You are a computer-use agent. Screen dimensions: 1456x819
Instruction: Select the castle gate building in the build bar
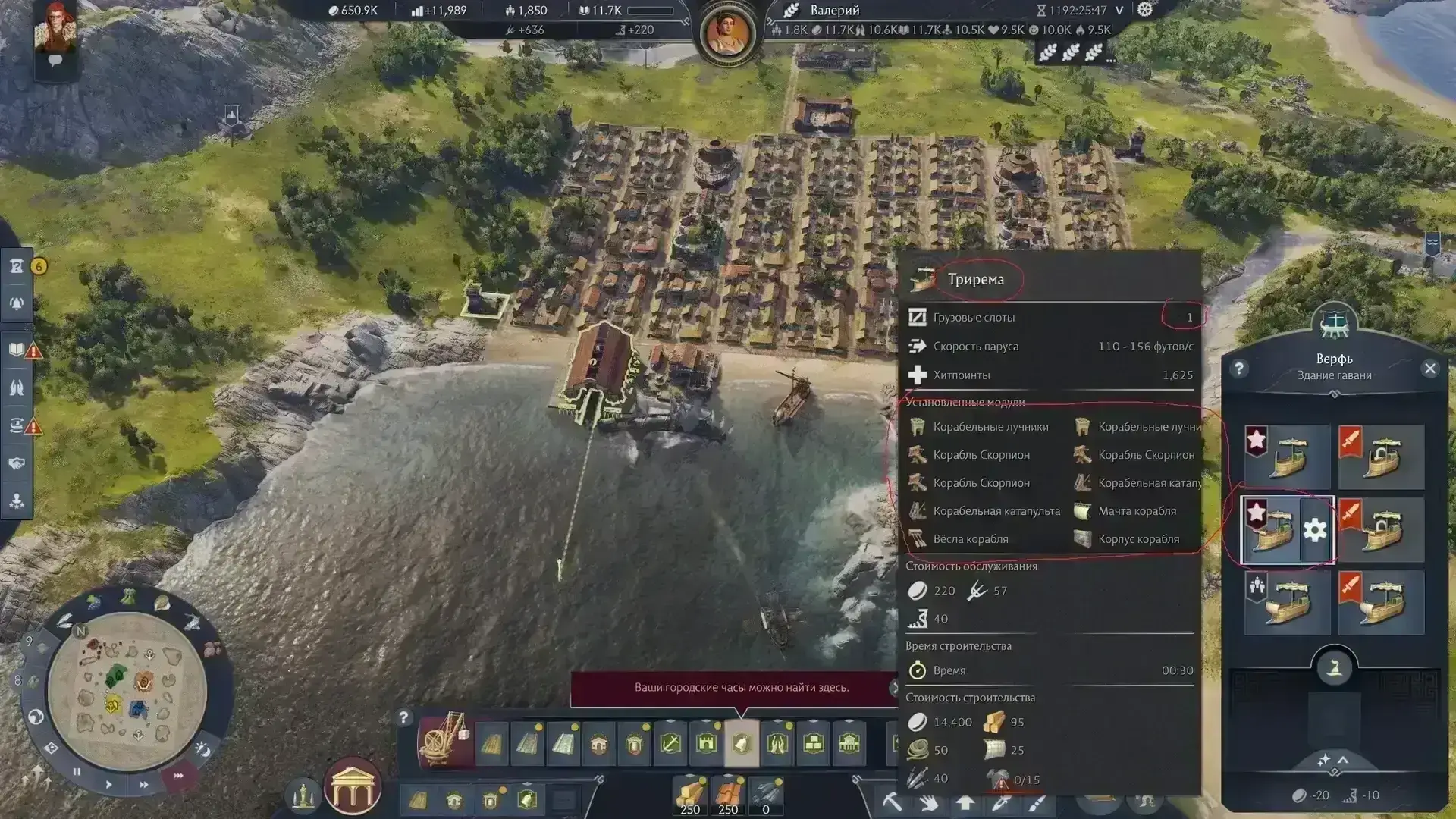[x=706, y=744]
